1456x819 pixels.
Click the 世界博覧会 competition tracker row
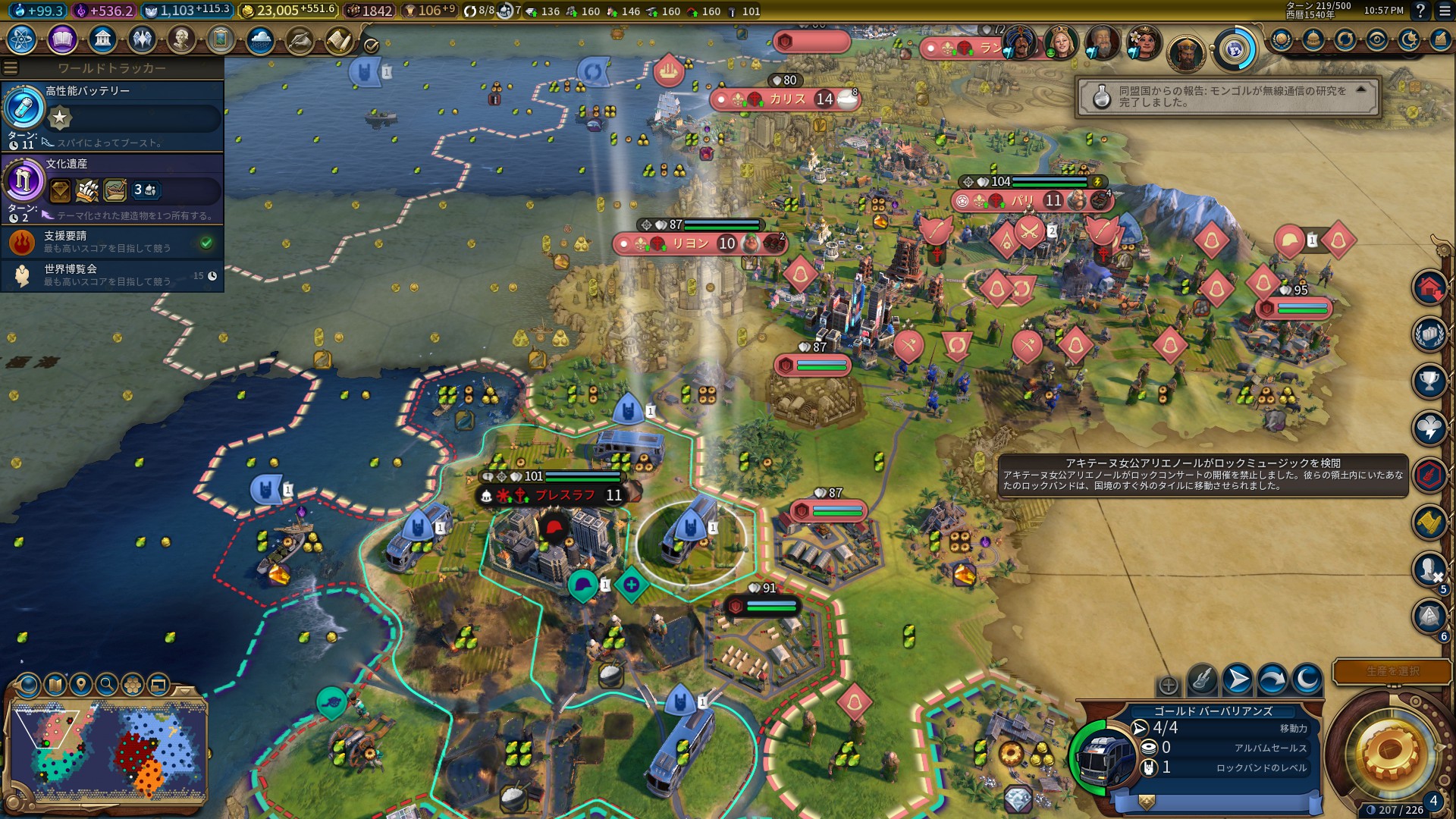coord(112,275)
